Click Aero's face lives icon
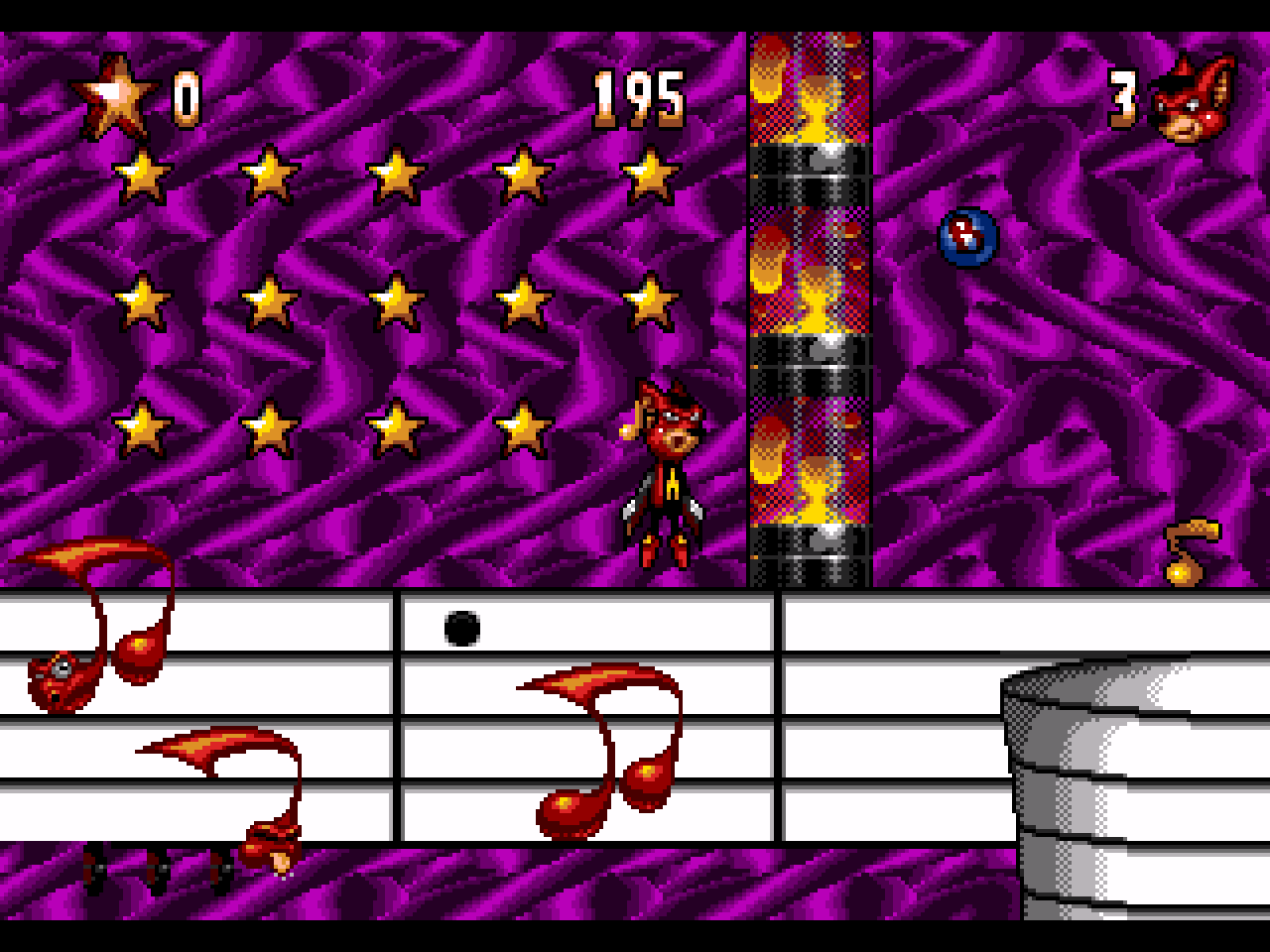Image resolution: width=1270 pixels, height=952 pixels. click(x=1194, y=99)
